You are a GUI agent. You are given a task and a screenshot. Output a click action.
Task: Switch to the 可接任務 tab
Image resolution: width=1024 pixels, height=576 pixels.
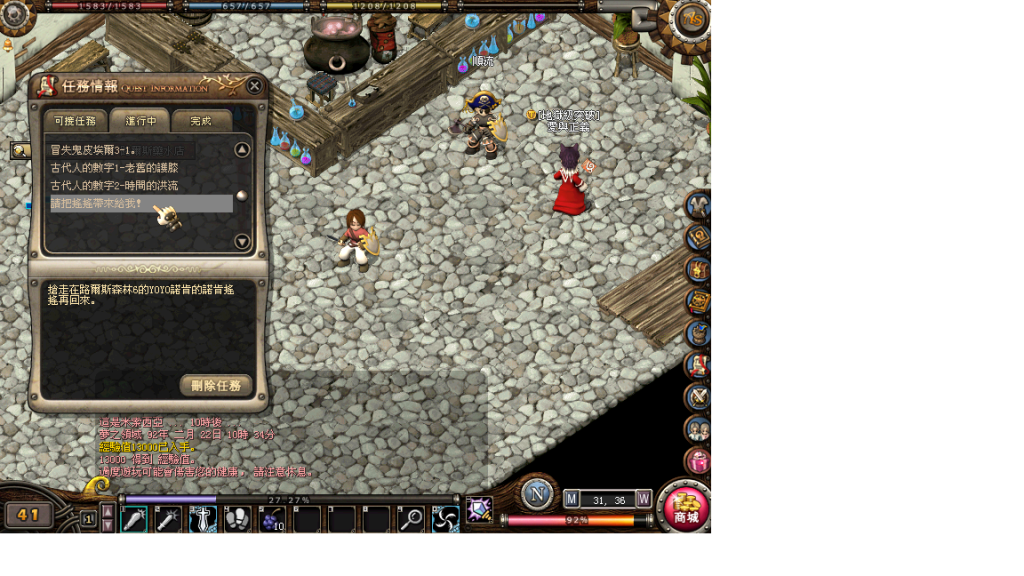pos(76,121)
